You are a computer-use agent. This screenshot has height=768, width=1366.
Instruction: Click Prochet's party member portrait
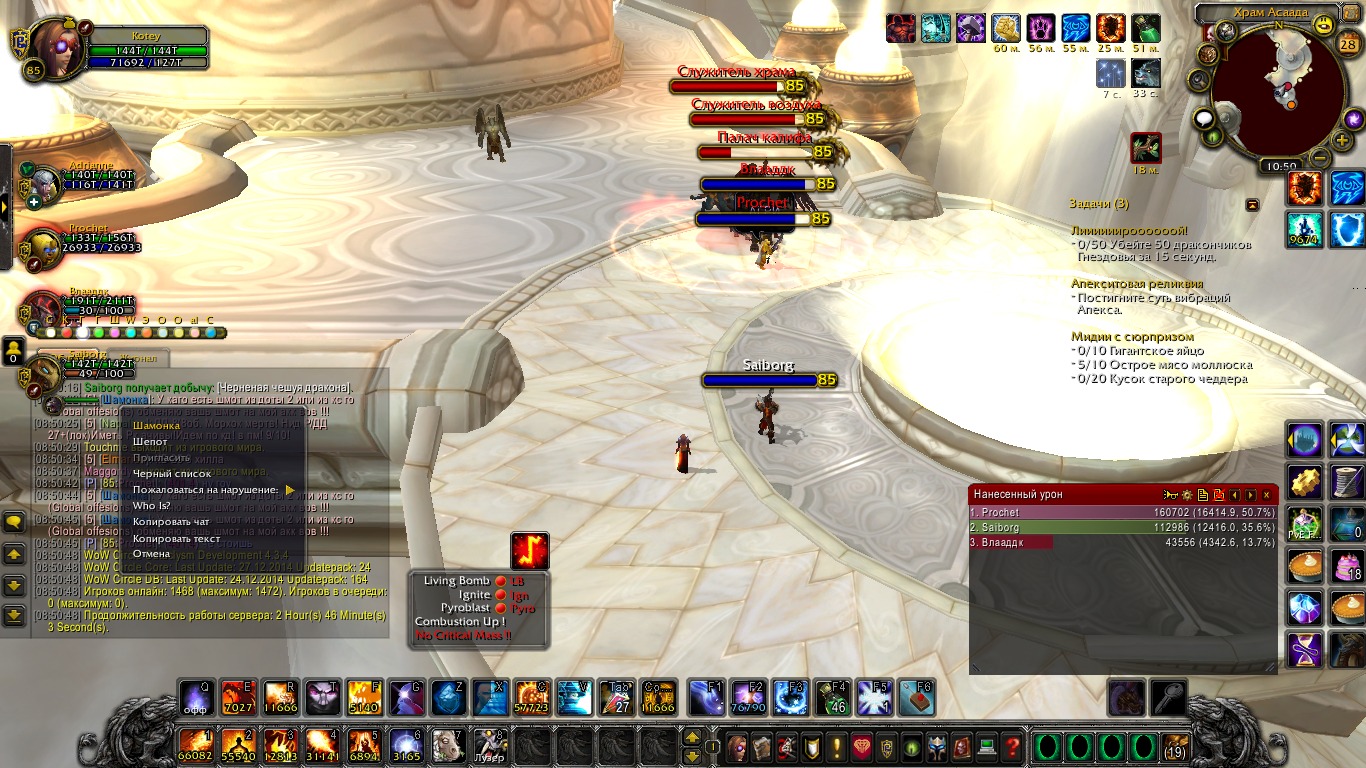point(40,247)
